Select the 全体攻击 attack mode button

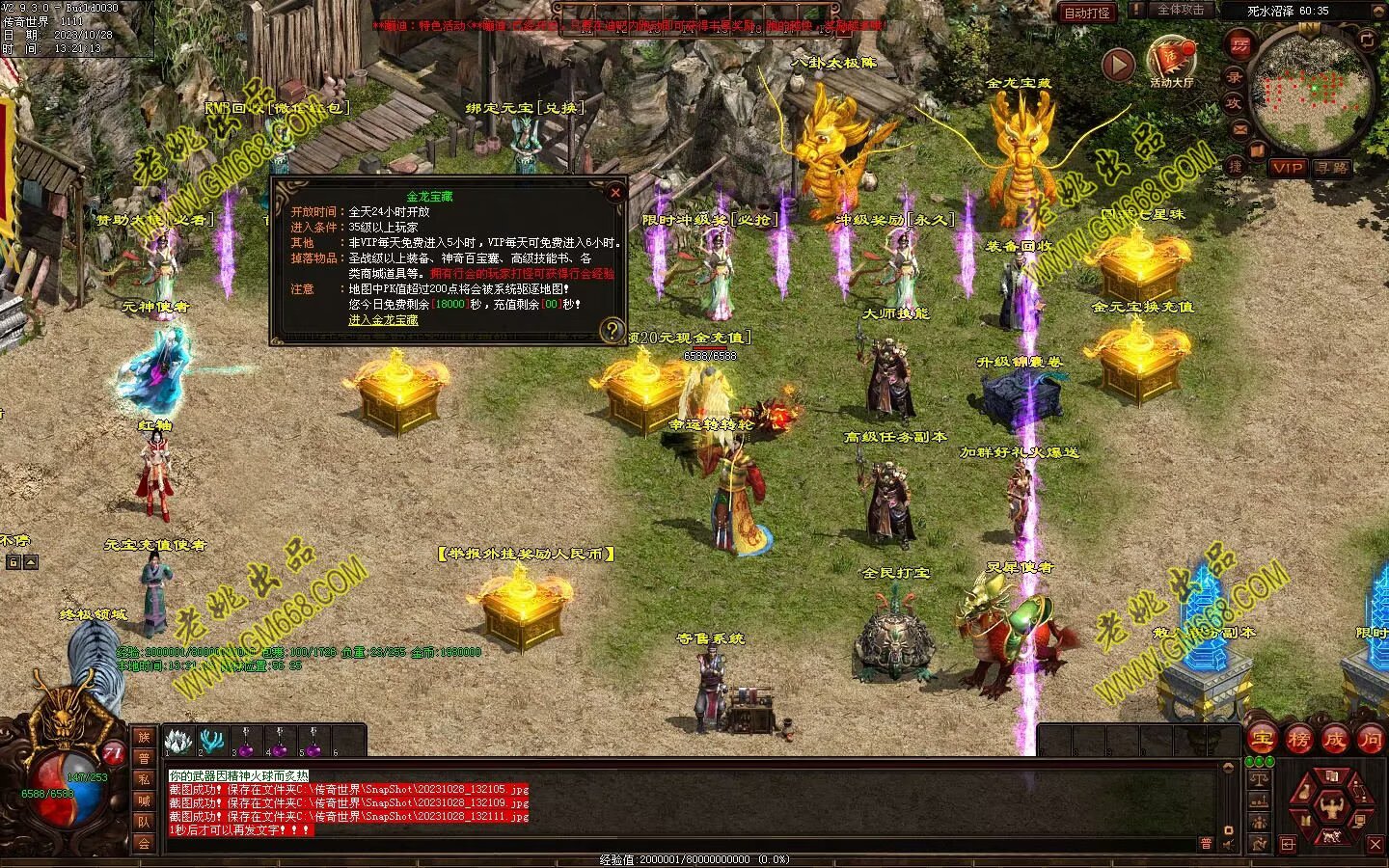coord(1180,10)
